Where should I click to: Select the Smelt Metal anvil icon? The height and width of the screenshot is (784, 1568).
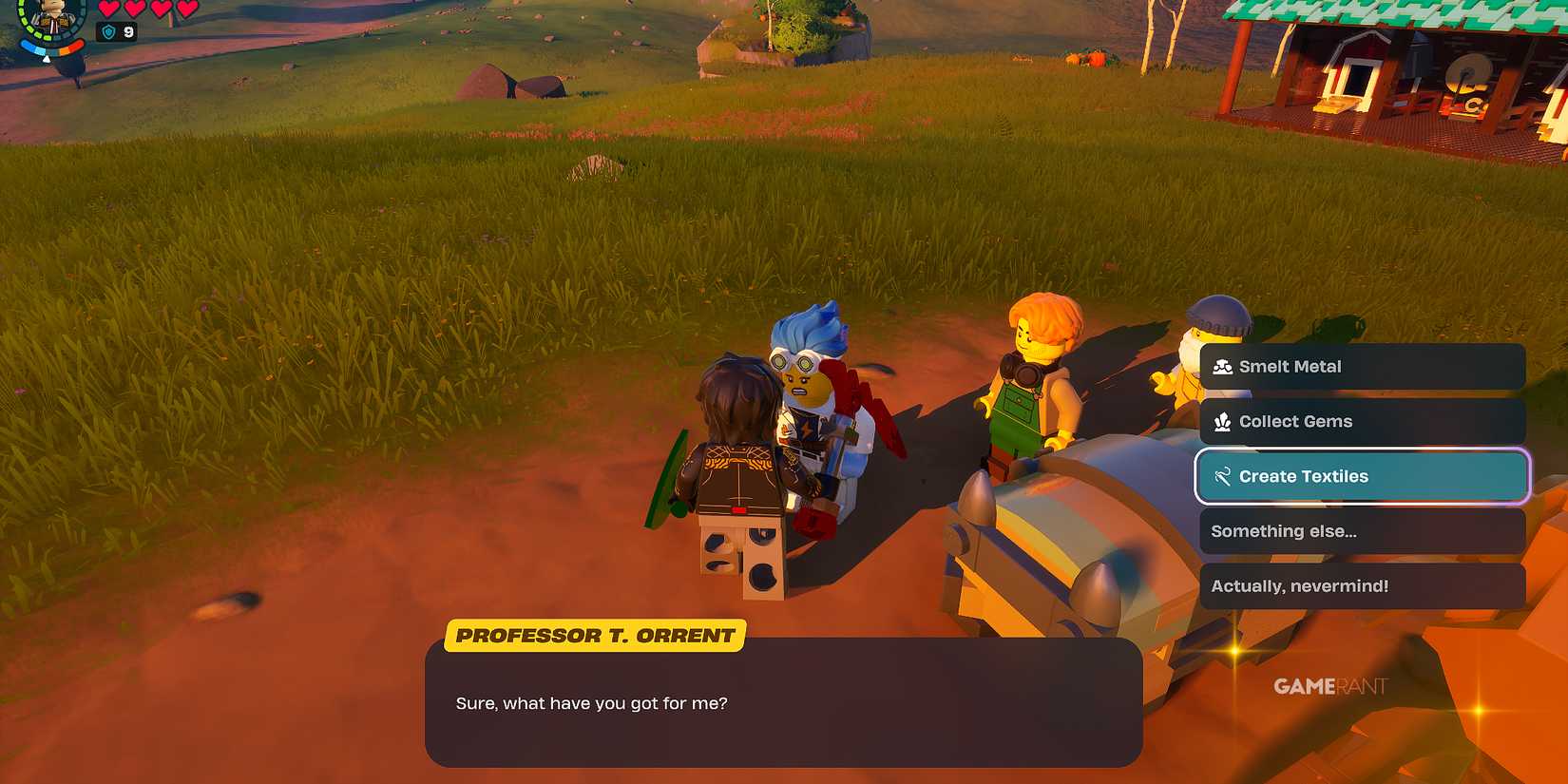click(x=1224, y=366)
